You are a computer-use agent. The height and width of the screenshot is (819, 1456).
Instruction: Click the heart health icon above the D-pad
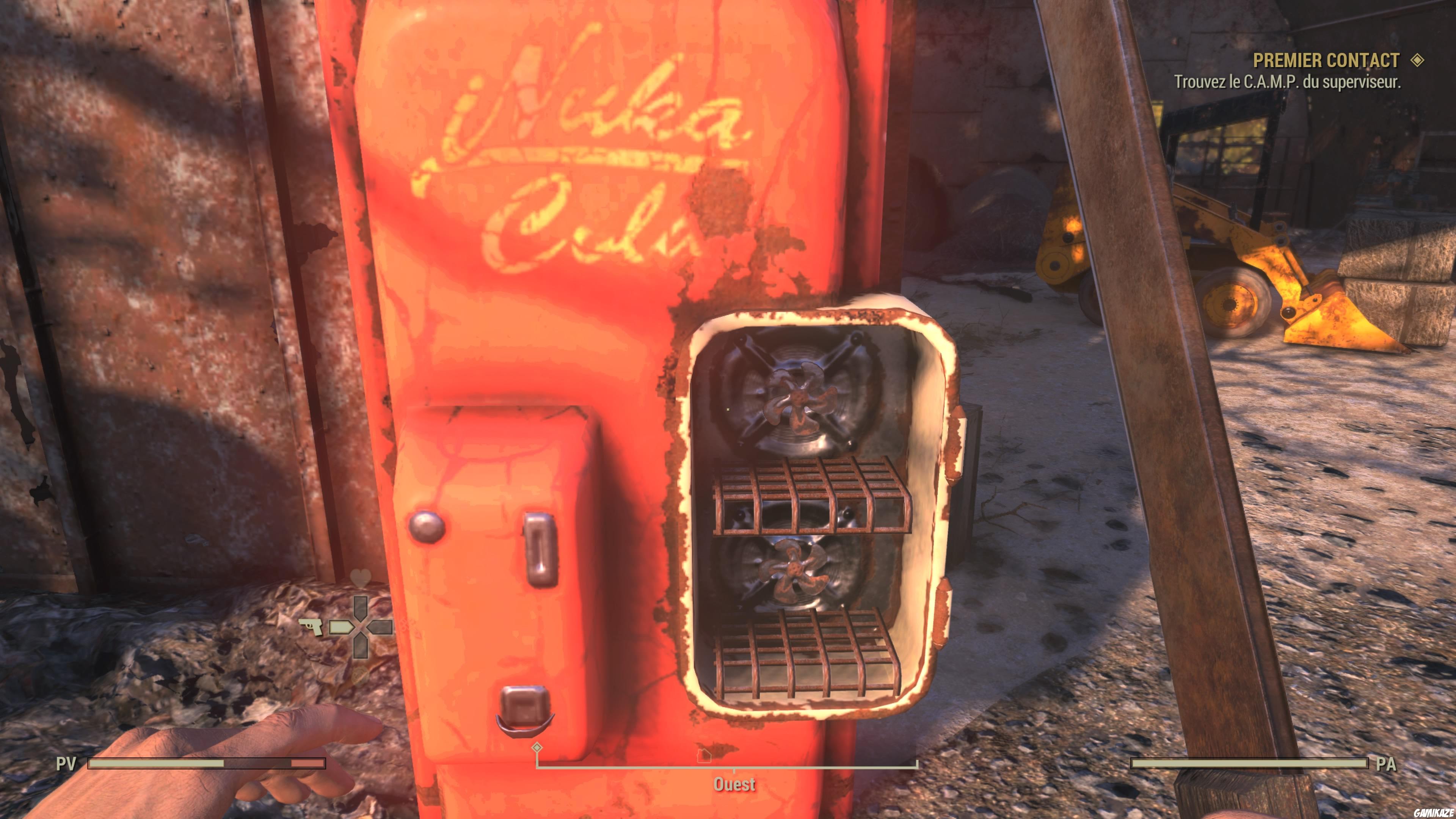[x=361, y=578]
